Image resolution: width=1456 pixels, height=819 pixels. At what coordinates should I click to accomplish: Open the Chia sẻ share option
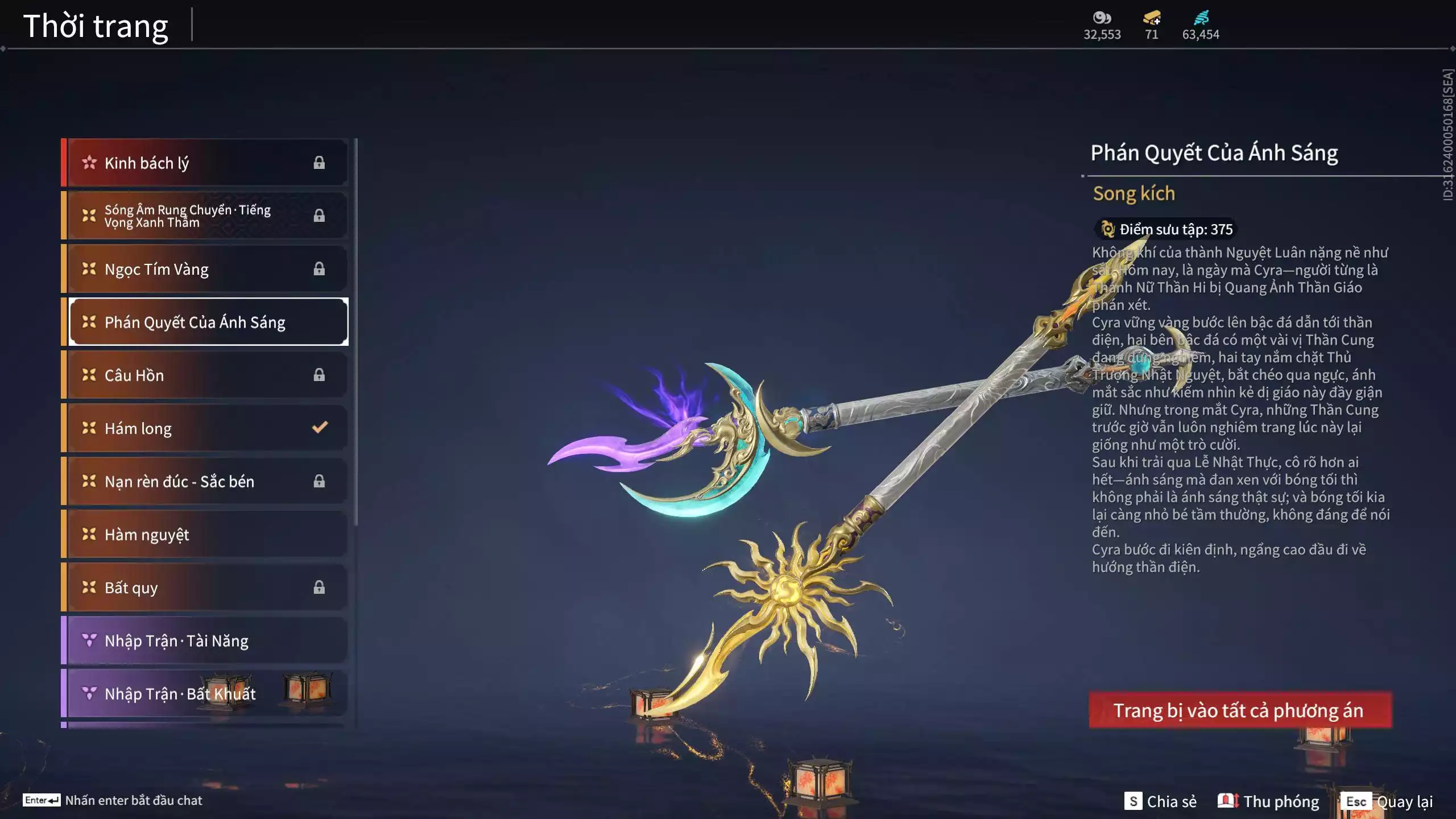tap(1160, 801)
